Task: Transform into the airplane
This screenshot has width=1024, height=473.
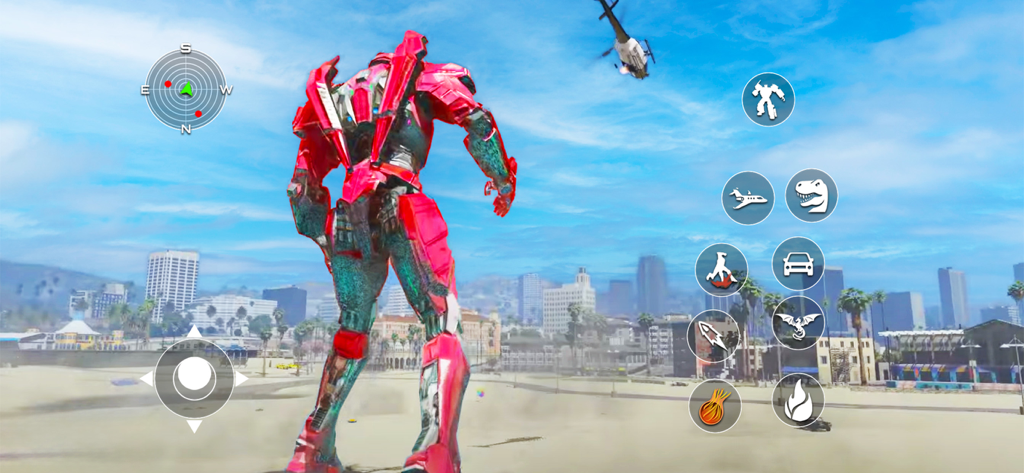Action: (748, 198)
